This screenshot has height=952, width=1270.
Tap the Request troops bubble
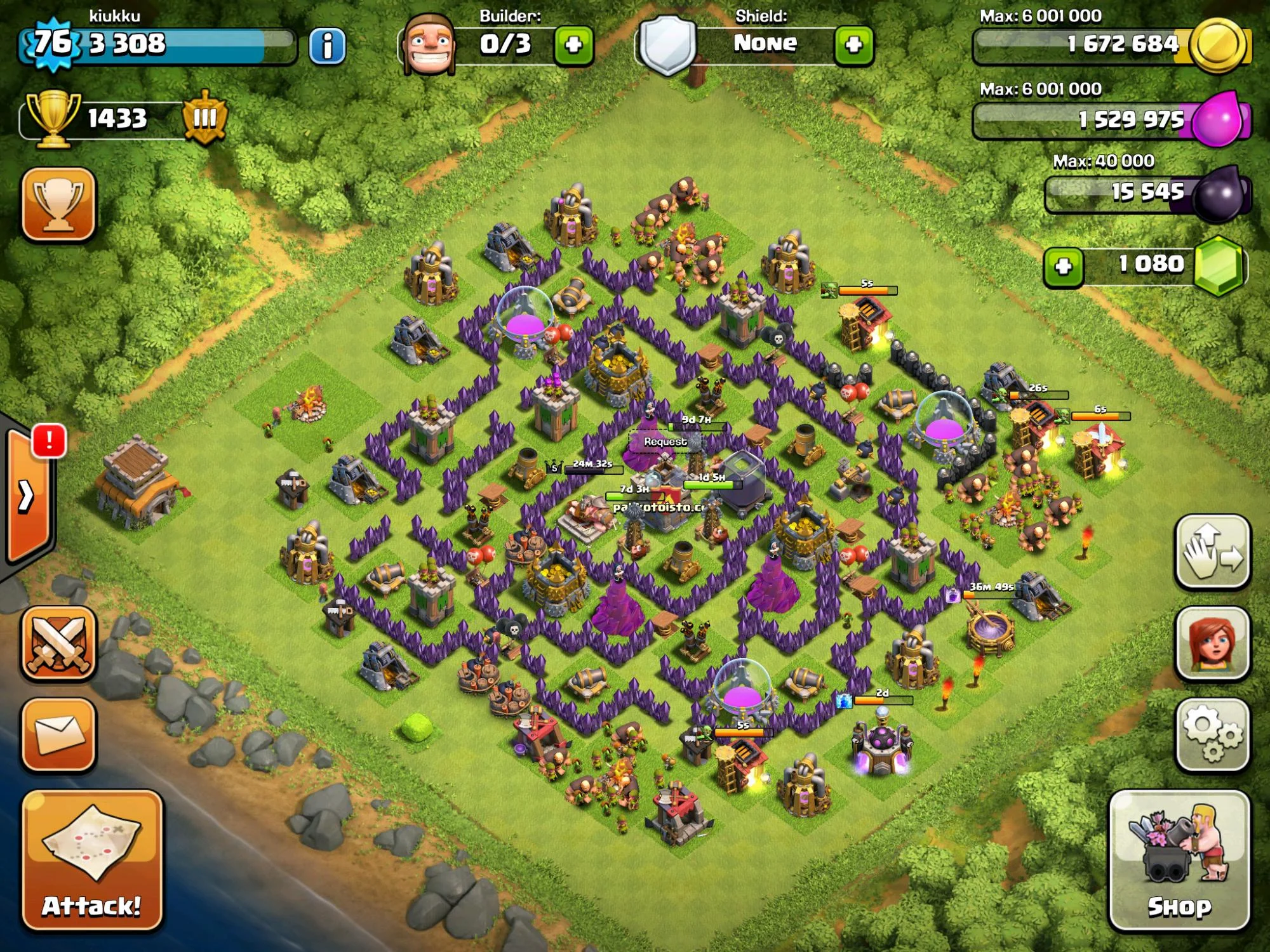(665, 441)
